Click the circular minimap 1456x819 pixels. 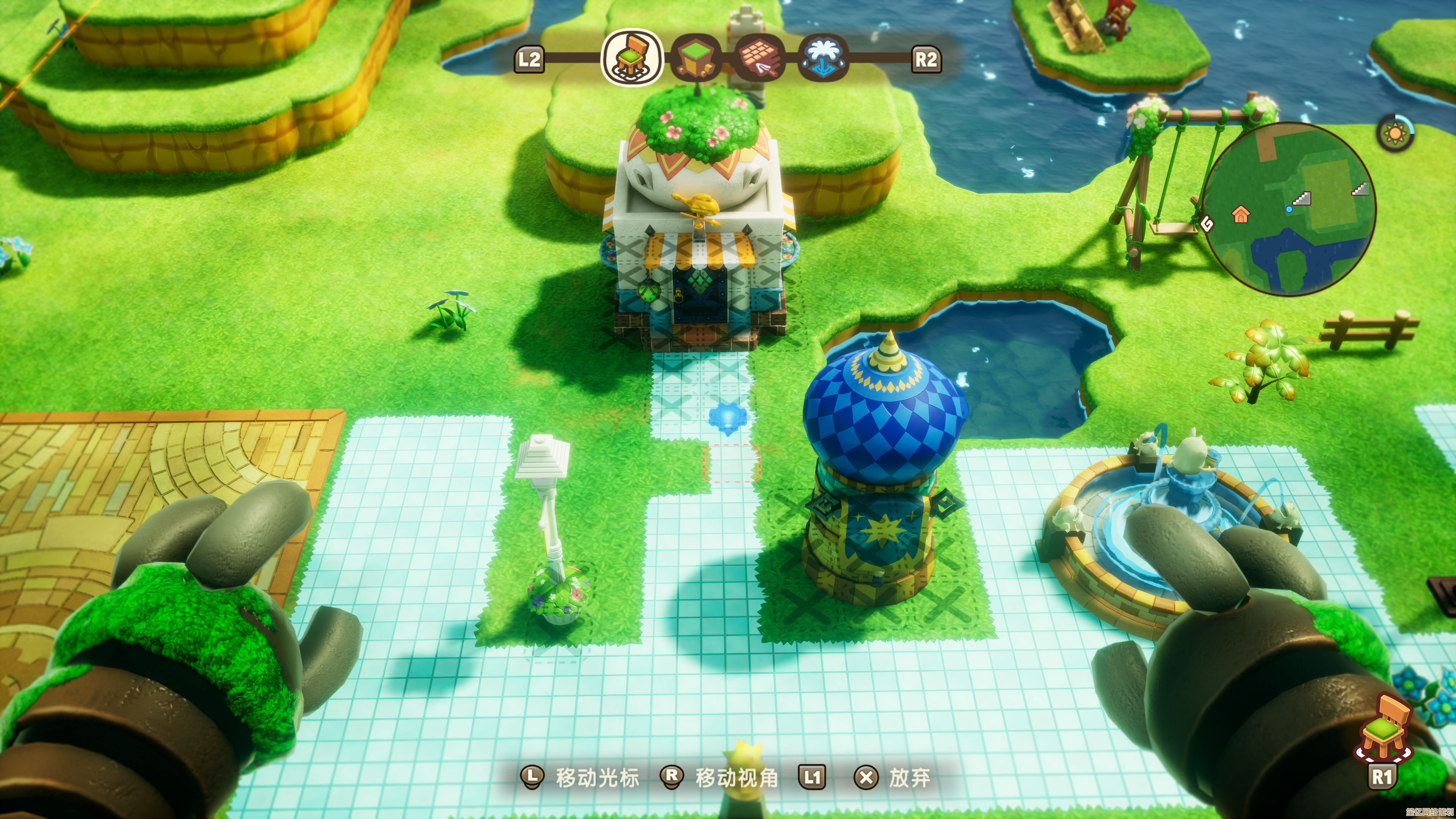pyautogui.click(x=1288, y=210)
